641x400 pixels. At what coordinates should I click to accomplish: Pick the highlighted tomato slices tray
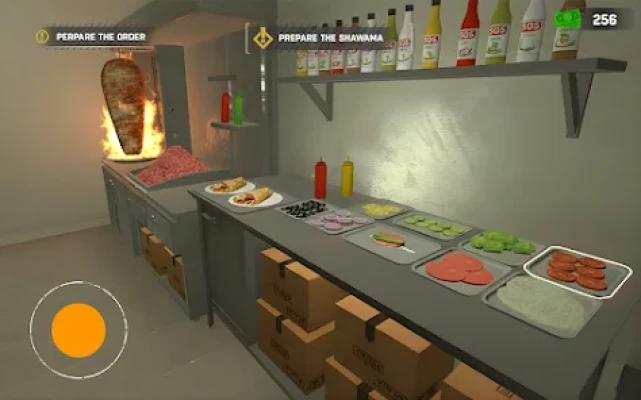click(x=578, y=271)
